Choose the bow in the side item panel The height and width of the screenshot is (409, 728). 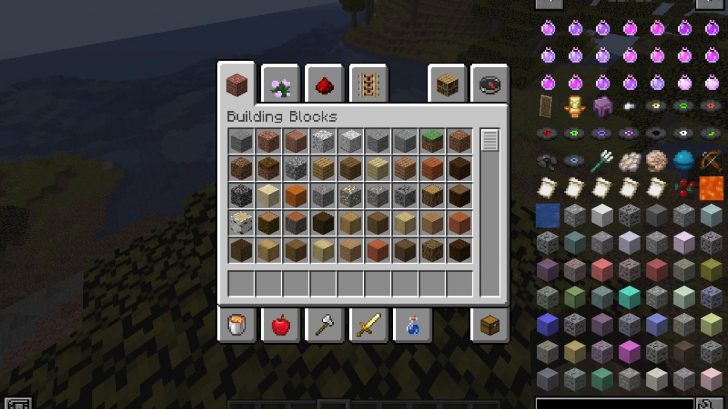(711, 160)
